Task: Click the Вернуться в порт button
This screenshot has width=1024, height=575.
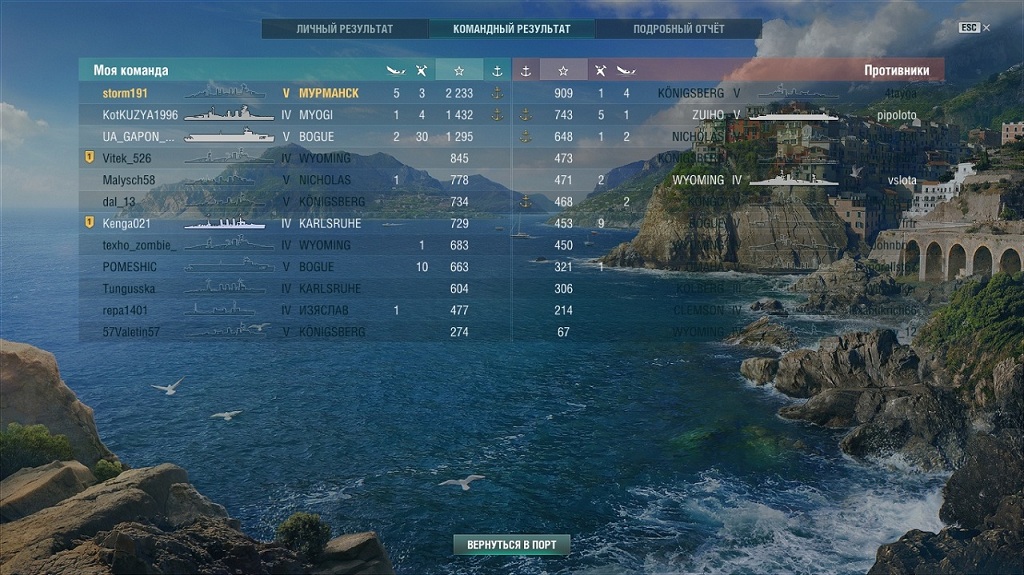Action: tap(511, 545)
